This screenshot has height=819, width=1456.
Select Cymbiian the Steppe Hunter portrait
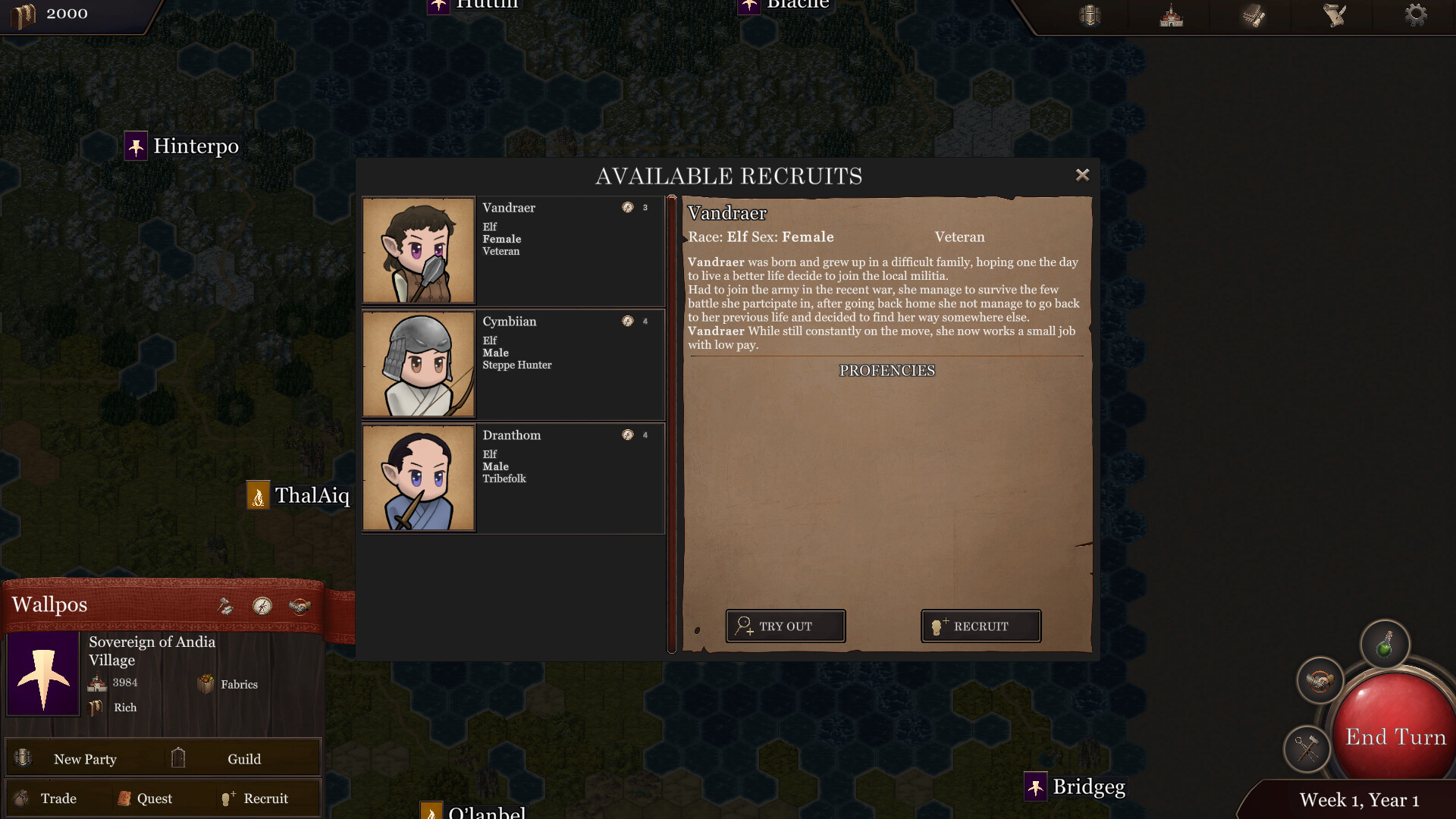(x=418, y=364)
